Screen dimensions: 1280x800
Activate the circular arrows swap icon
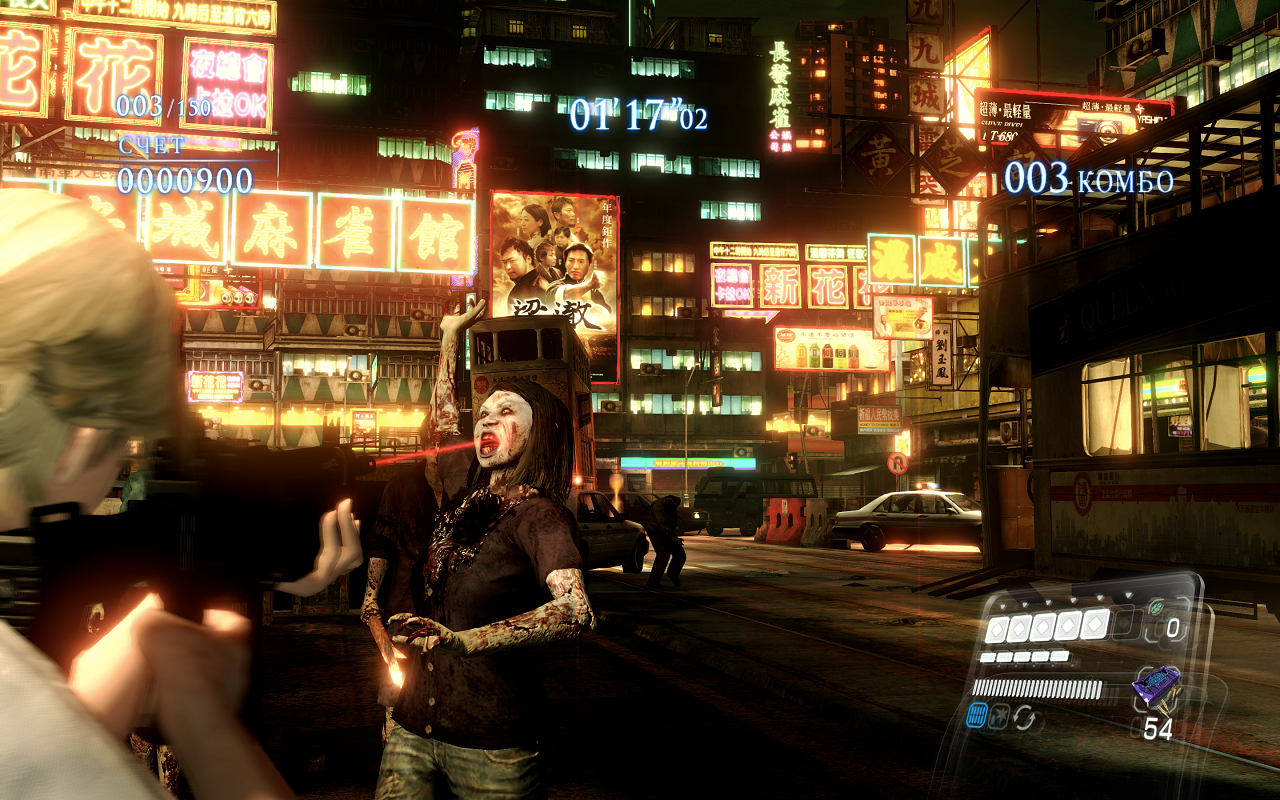coord(1024,717)
